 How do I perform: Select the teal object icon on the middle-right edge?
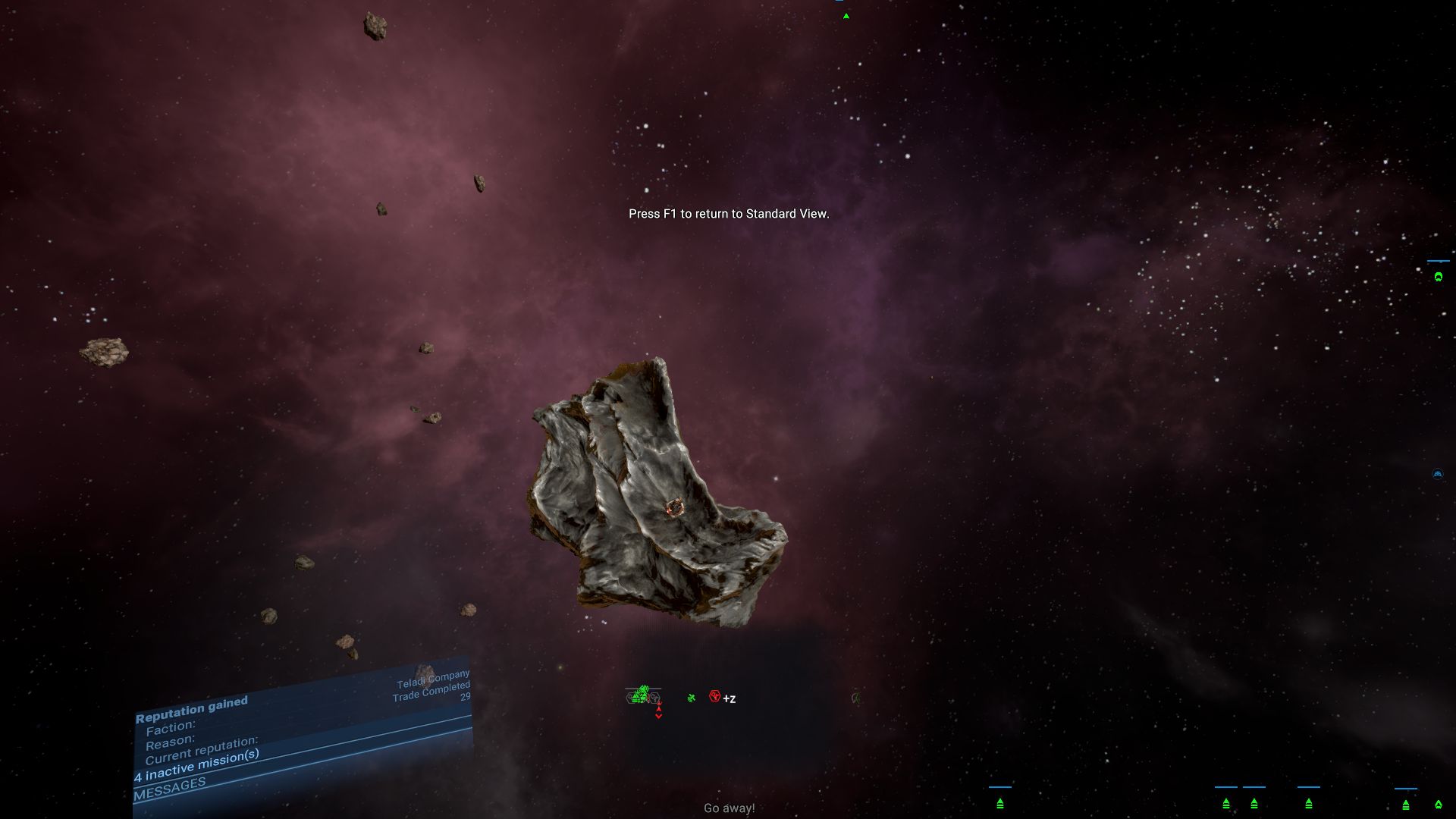pyautogui.click(x=1437, y=472)
